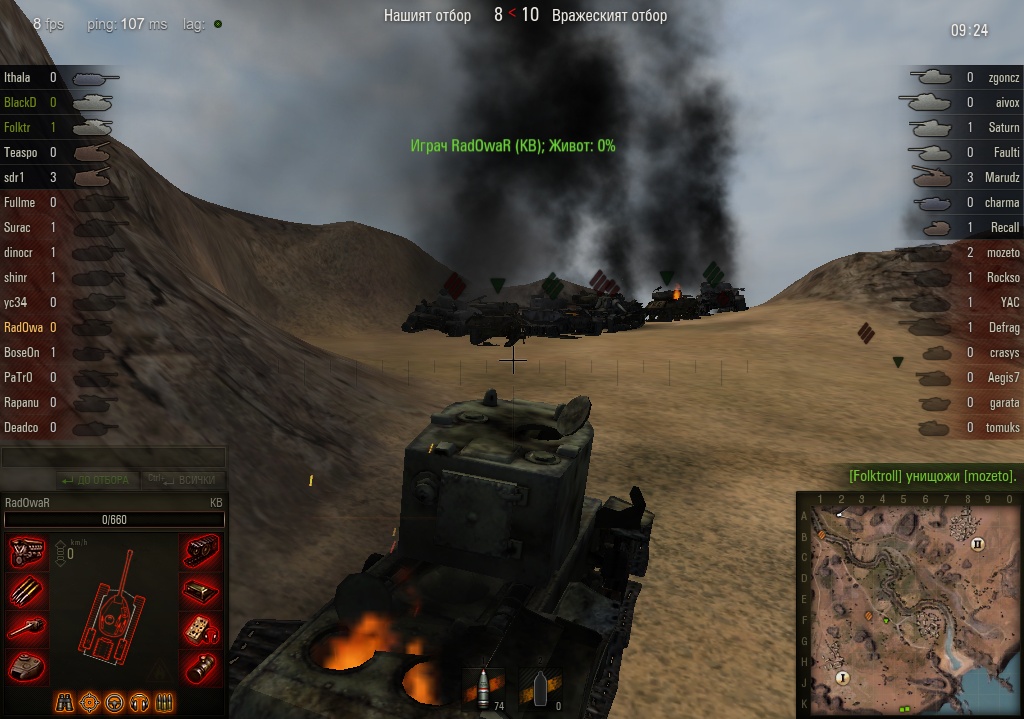This screenshot has width=1024, height=719.
Task: Send chat to all with ВСИЧКИ
Action: click(185, 480)
